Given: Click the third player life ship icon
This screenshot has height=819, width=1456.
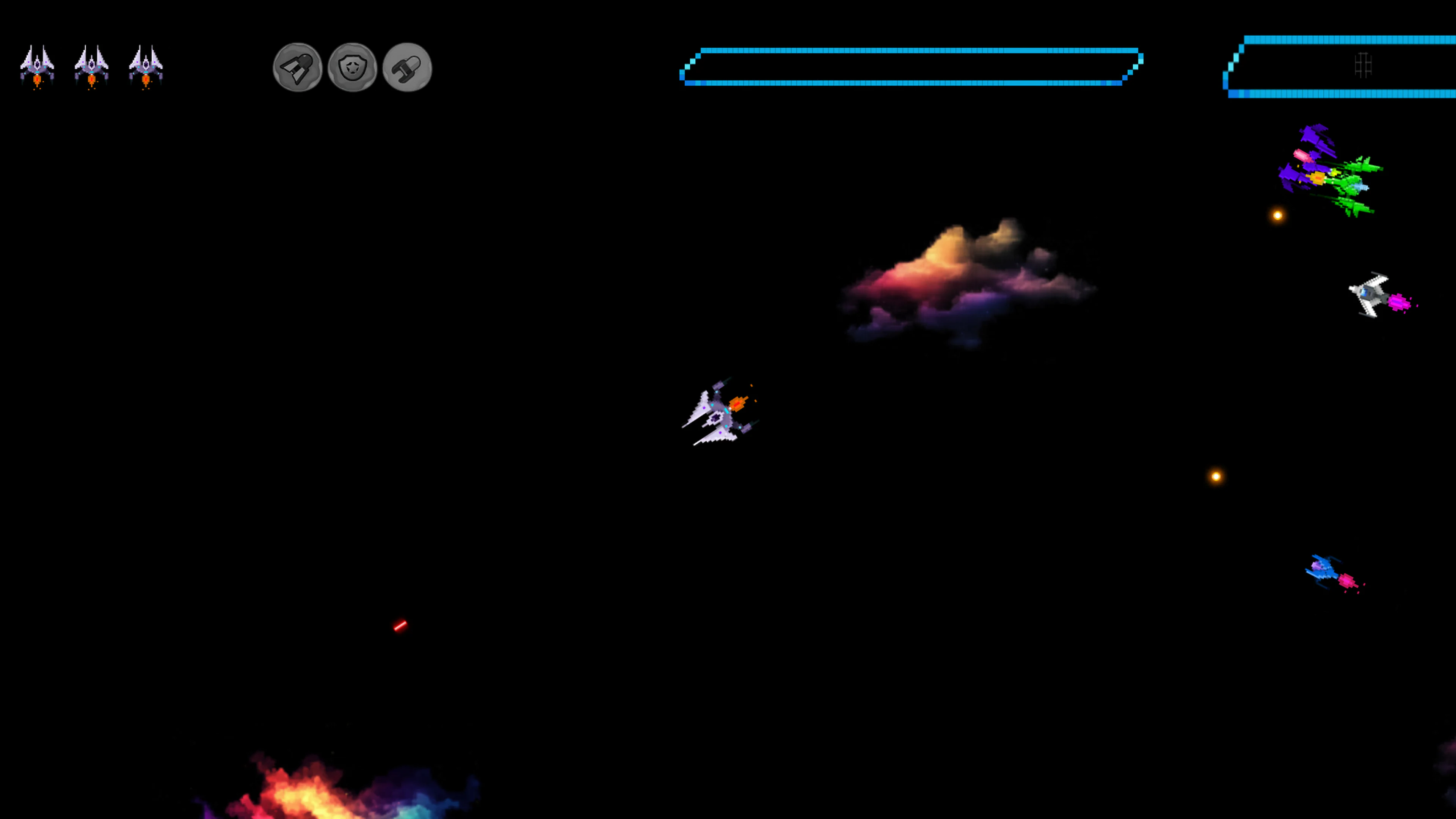Looking at the screenshot, I should pos(146,65).
